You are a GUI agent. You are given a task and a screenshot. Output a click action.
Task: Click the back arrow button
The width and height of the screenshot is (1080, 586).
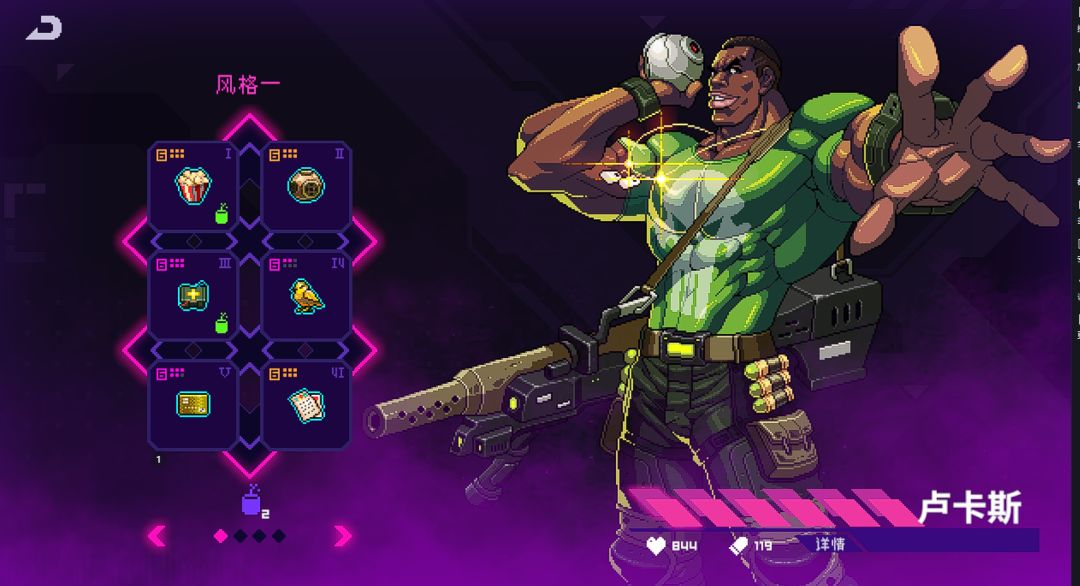click(x=44, y=29)
